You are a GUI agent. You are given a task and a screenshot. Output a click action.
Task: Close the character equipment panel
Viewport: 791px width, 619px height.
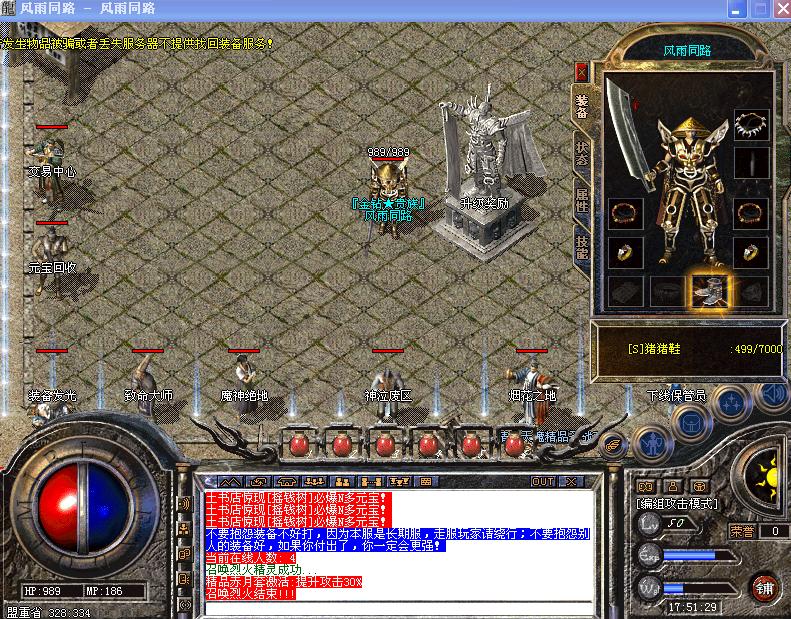coord(581,72)
